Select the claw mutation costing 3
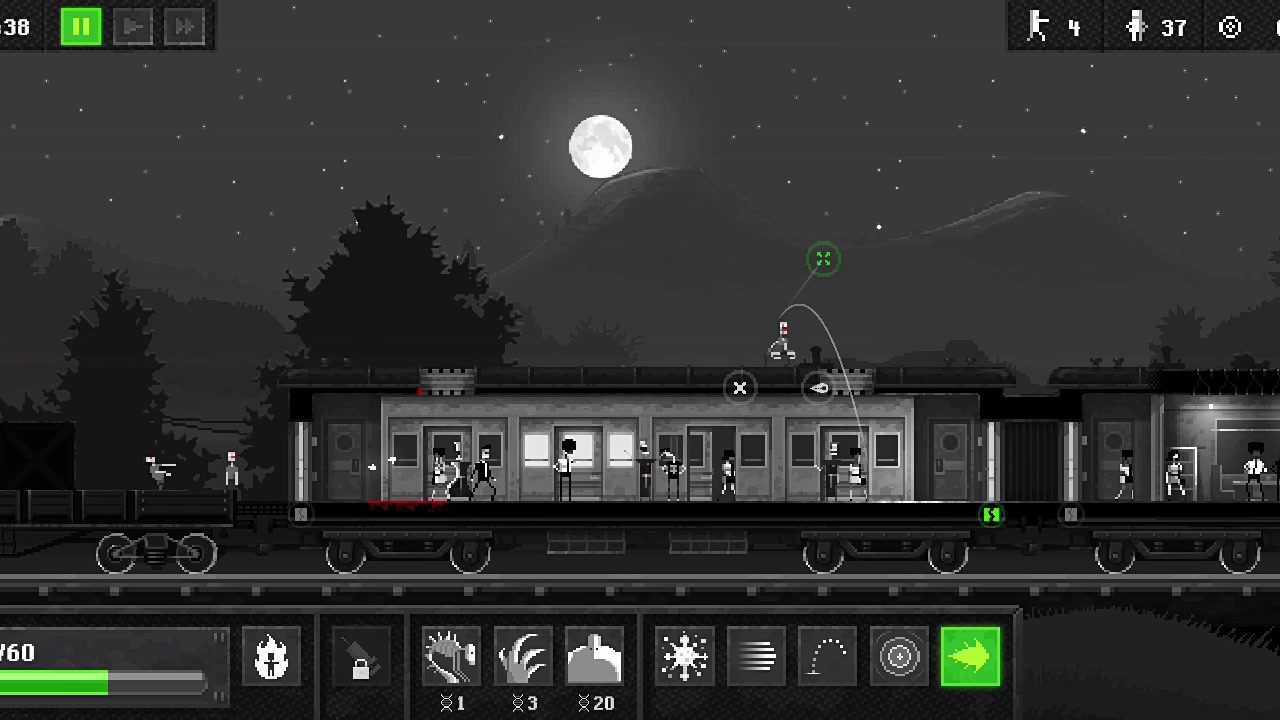The width and height of the screenshot is (1280, 720). [523, 657]
